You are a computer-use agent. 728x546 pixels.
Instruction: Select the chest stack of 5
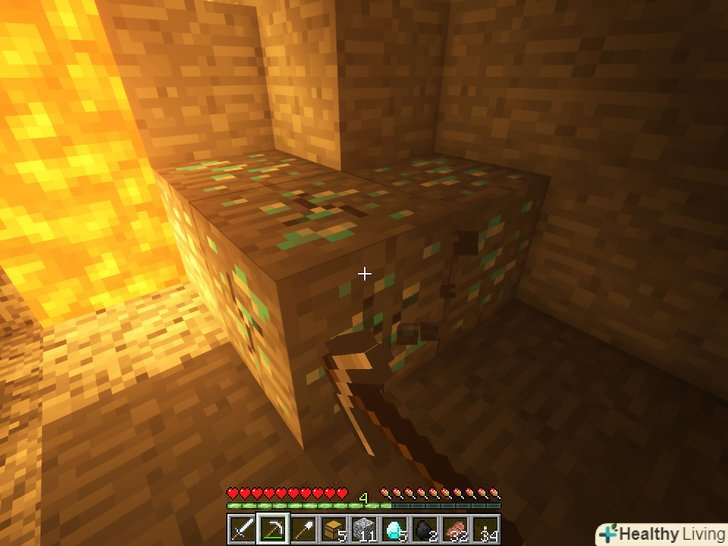coord(332,527)
